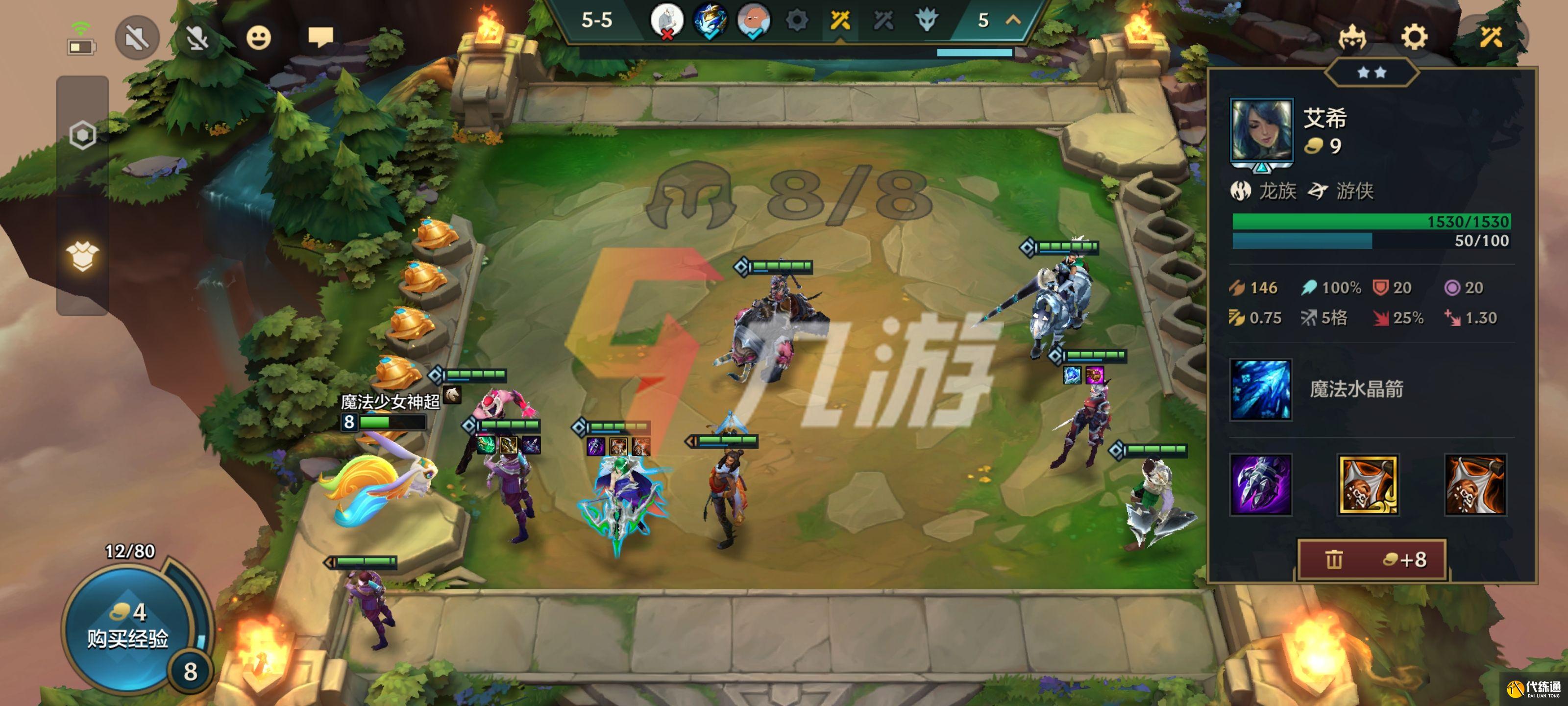Toggle the muted speaker button
The height and width of the screenshot is (706, 1568).
[137, 38]
